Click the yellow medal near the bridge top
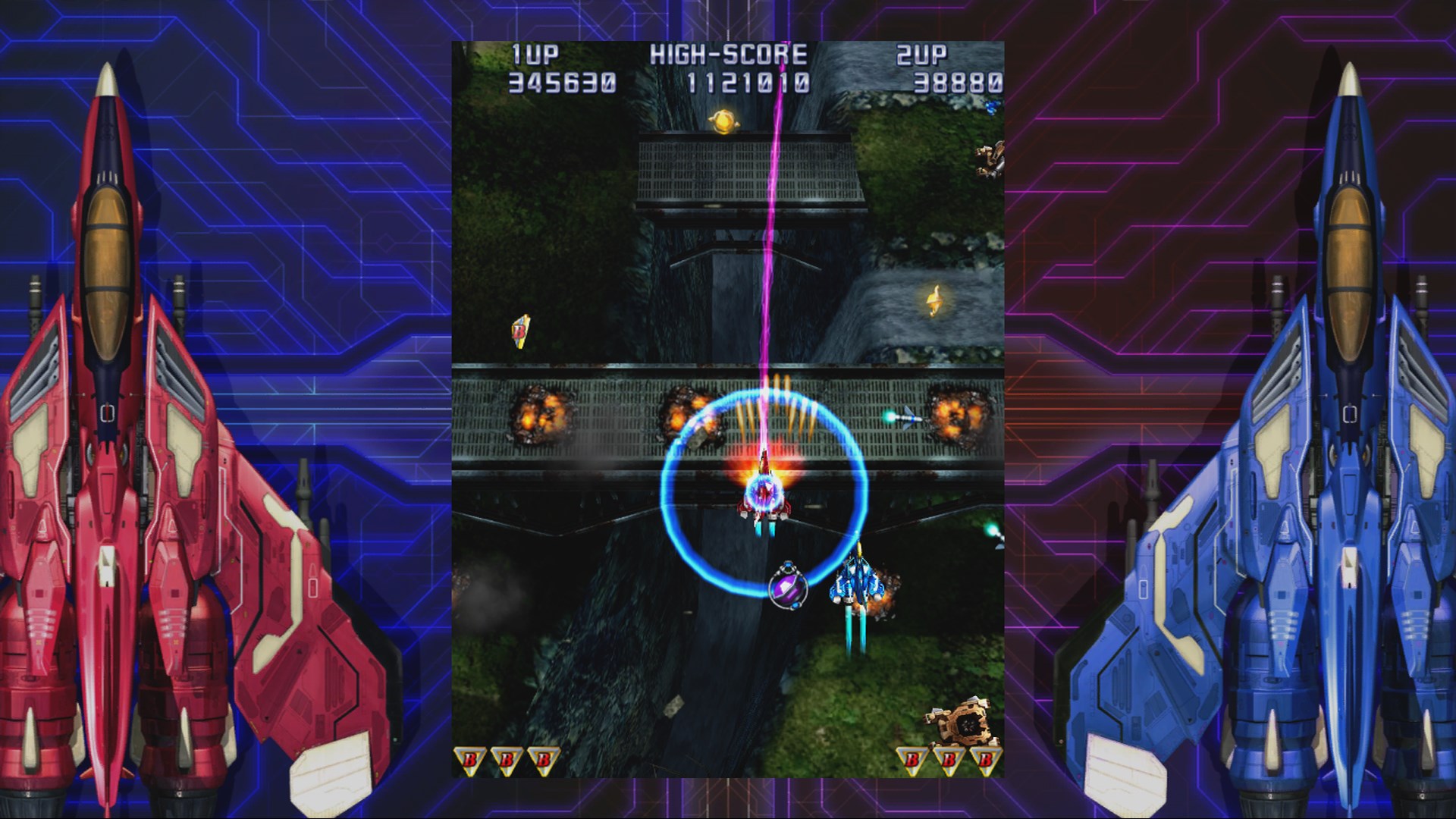 tap(725, 120)
